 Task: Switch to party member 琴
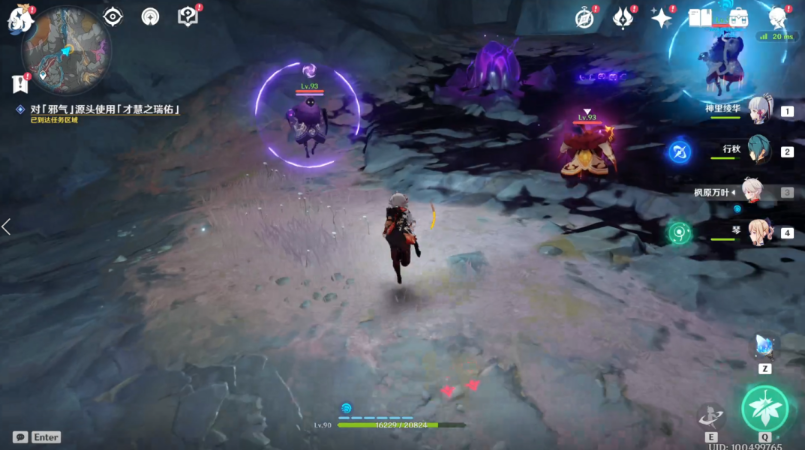[760, 232]
